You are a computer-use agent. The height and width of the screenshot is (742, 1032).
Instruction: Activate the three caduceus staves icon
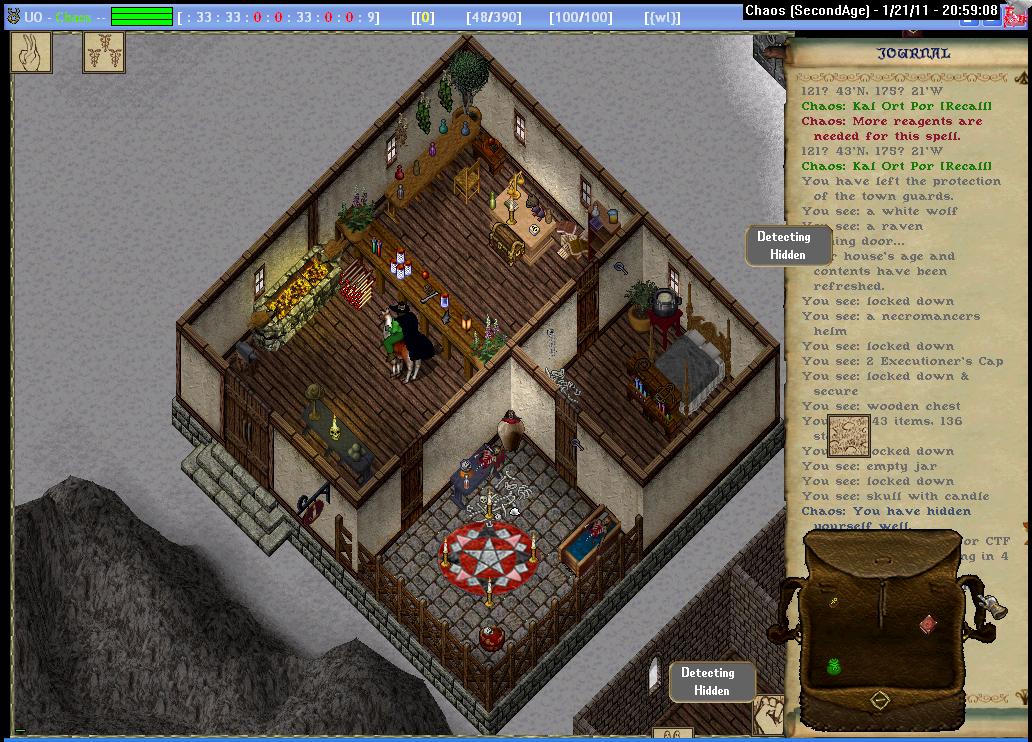click(x=103, y=52)
